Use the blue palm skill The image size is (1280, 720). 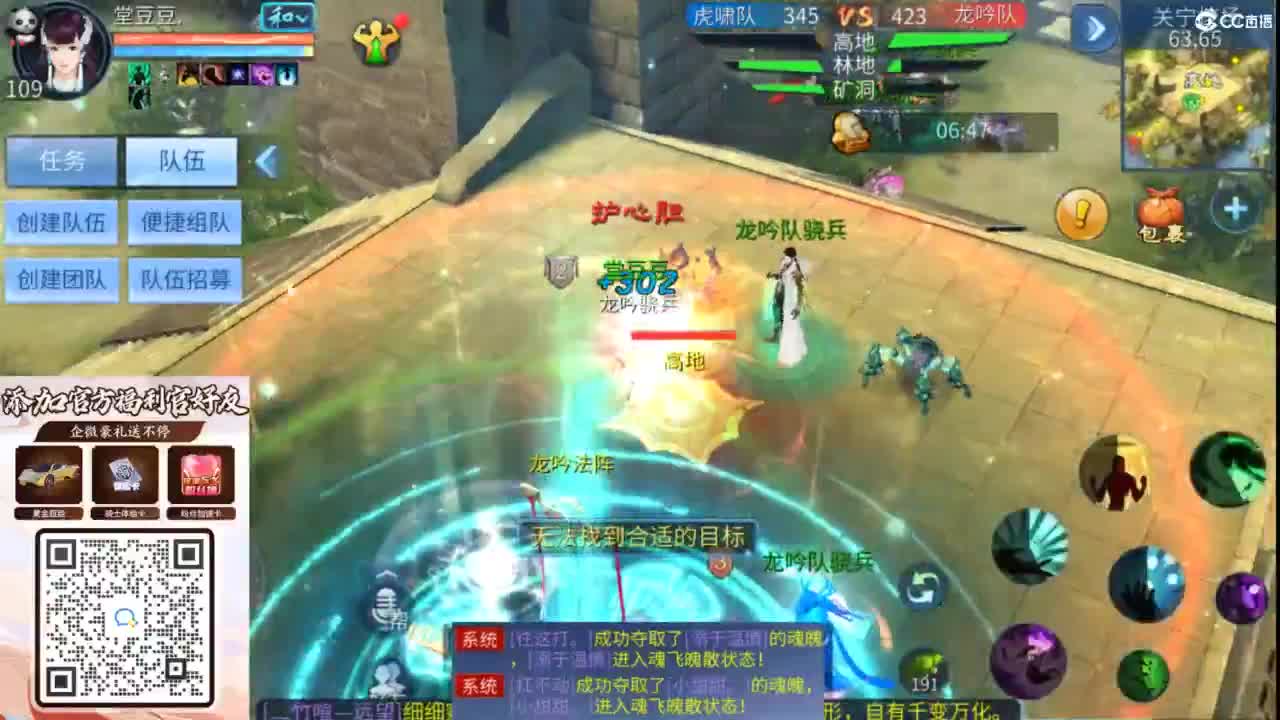1147,586
